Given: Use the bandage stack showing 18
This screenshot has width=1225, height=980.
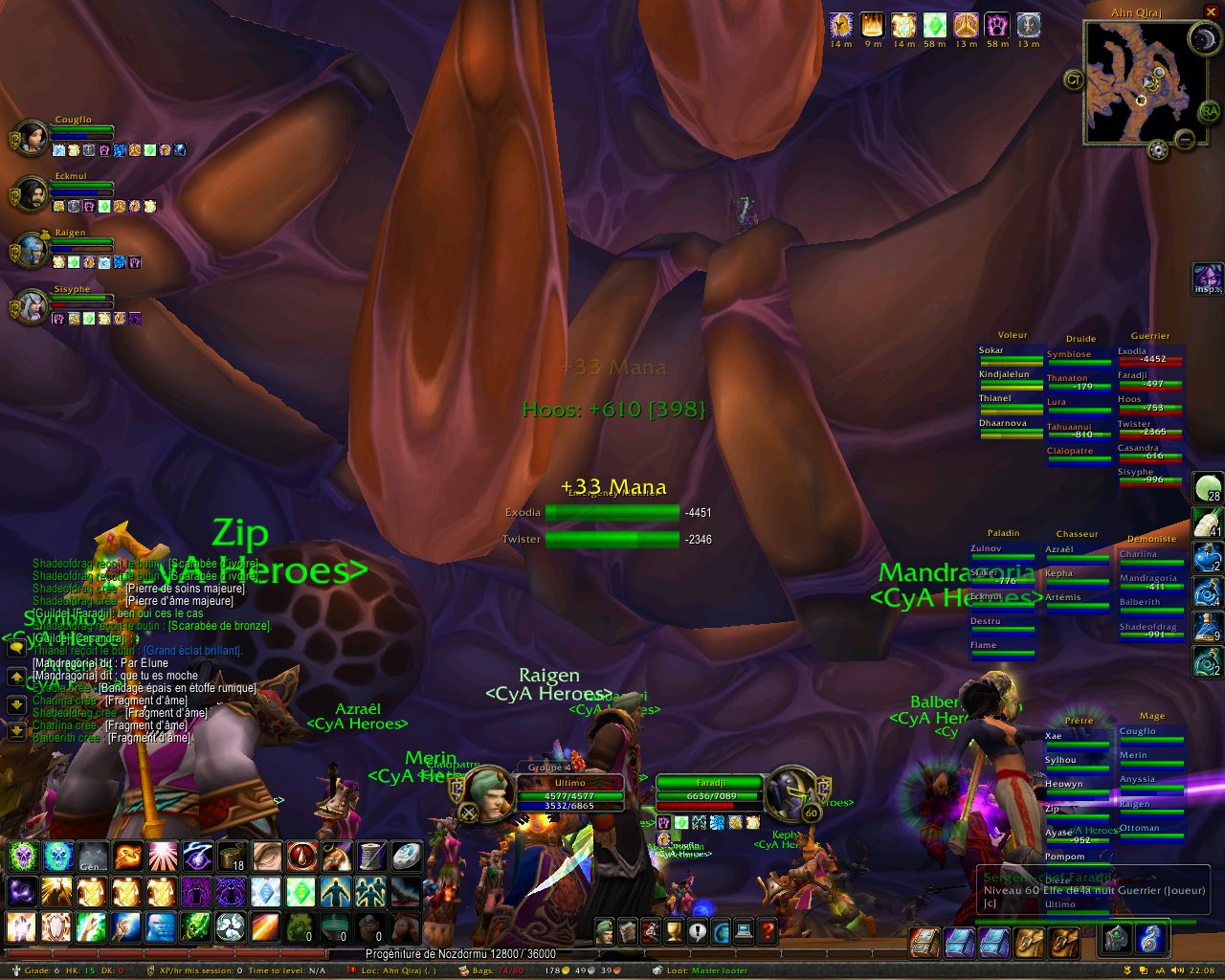Looking at the screenshot, I should tap(232, 856).
